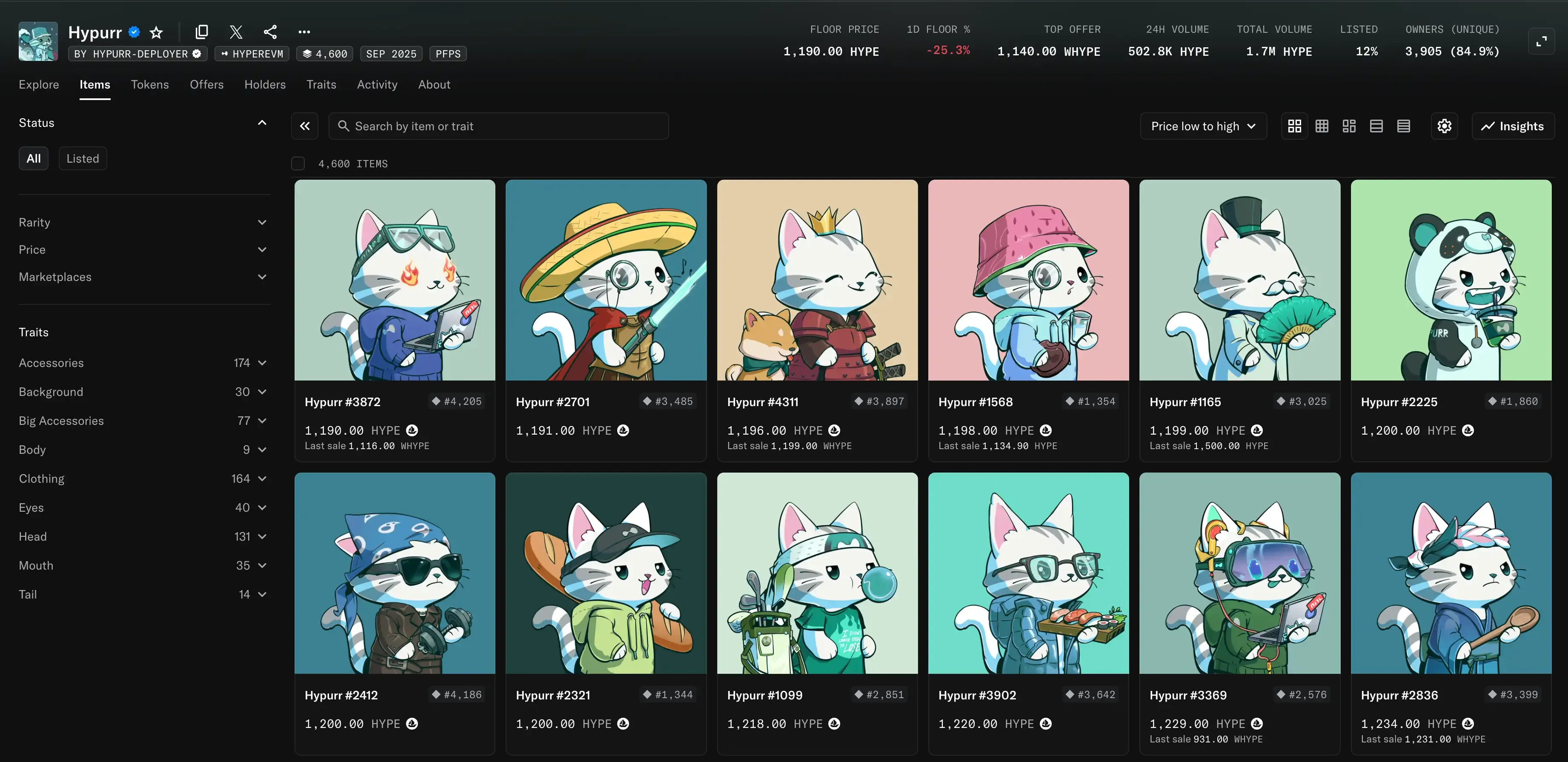Collapse the filters sidebar

(x=304, y=126)
